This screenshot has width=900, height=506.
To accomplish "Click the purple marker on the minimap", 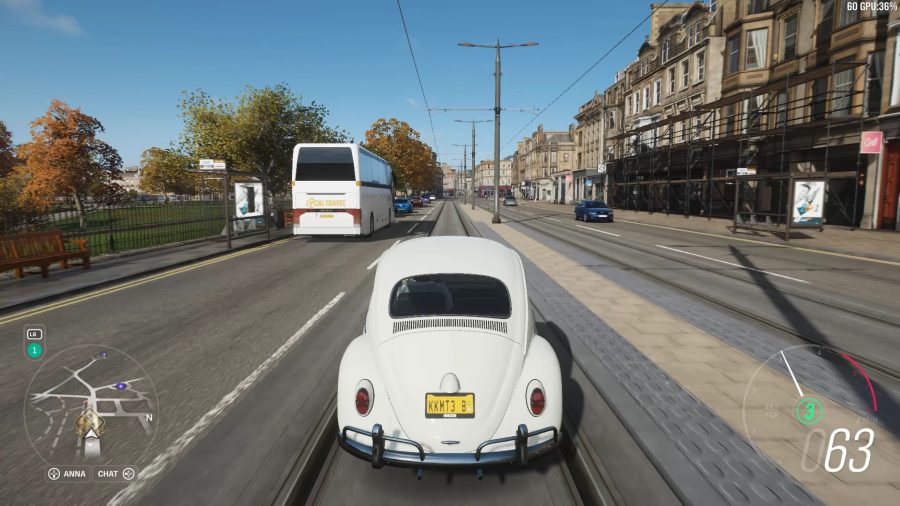I will pyautogui.click(x=121, y=385).
